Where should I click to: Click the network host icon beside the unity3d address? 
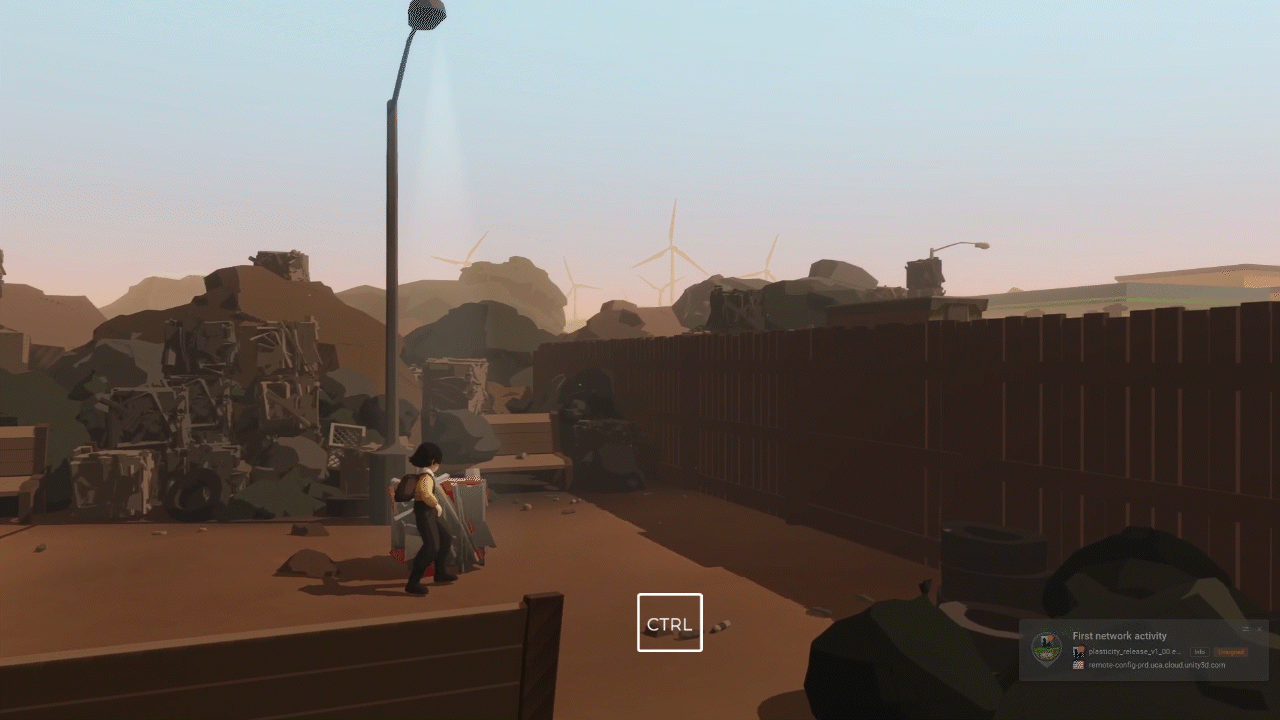(x=1078, y=664)
